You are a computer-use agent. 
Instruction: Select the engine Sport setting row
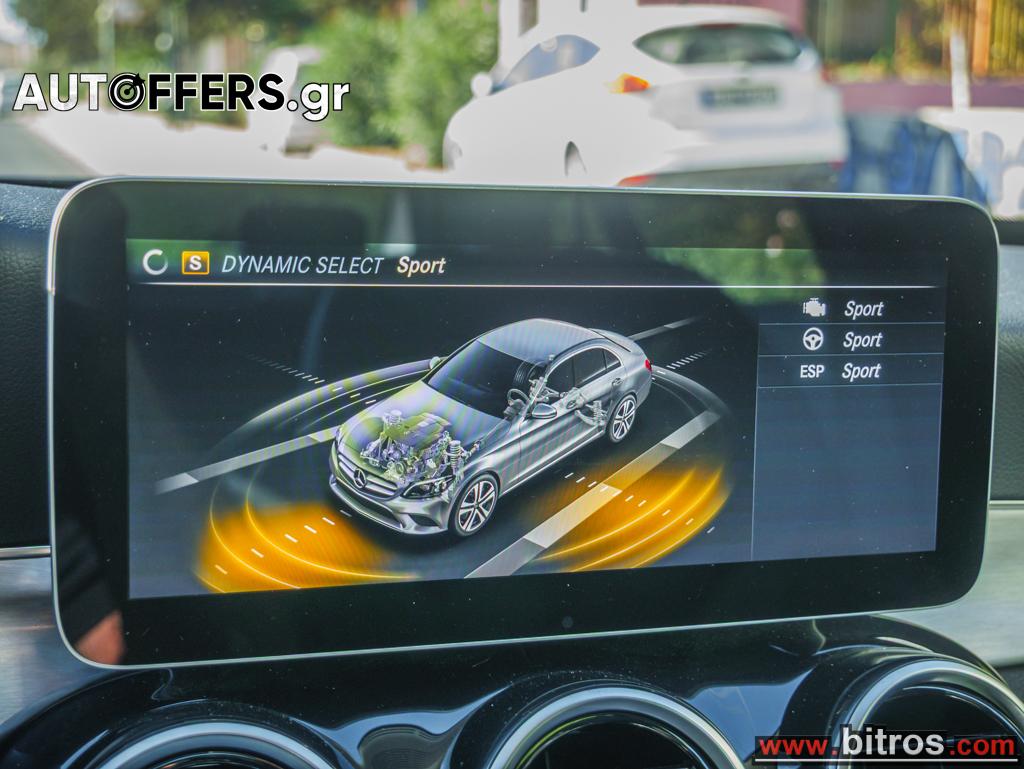tap(849, 309)
